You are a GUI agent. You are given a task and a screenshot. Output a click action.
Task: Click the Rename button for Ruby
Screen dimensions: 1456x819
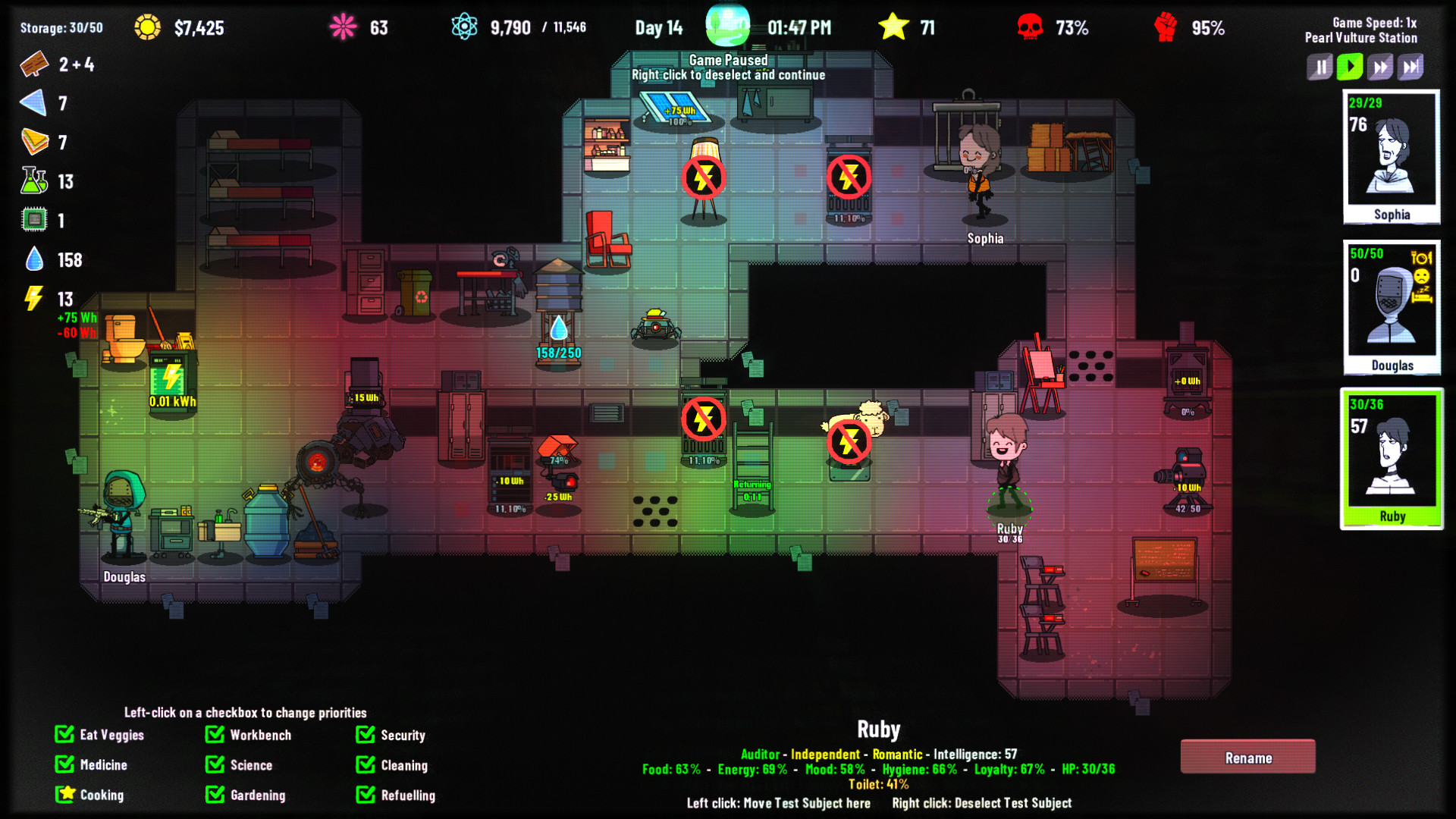click(1248, 757)
